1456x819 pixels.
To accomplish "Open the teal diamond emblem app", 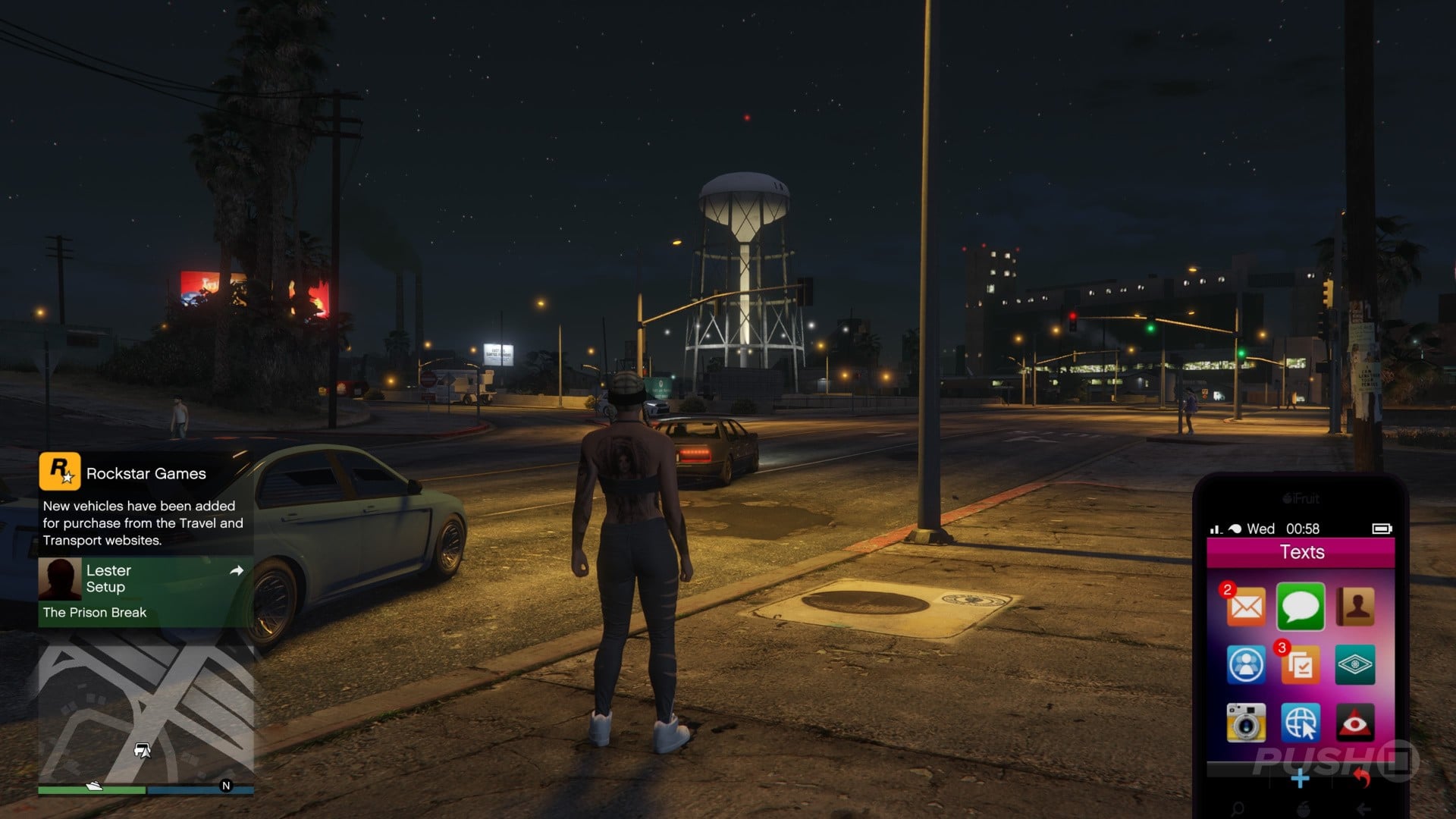I will [1355, 665].
